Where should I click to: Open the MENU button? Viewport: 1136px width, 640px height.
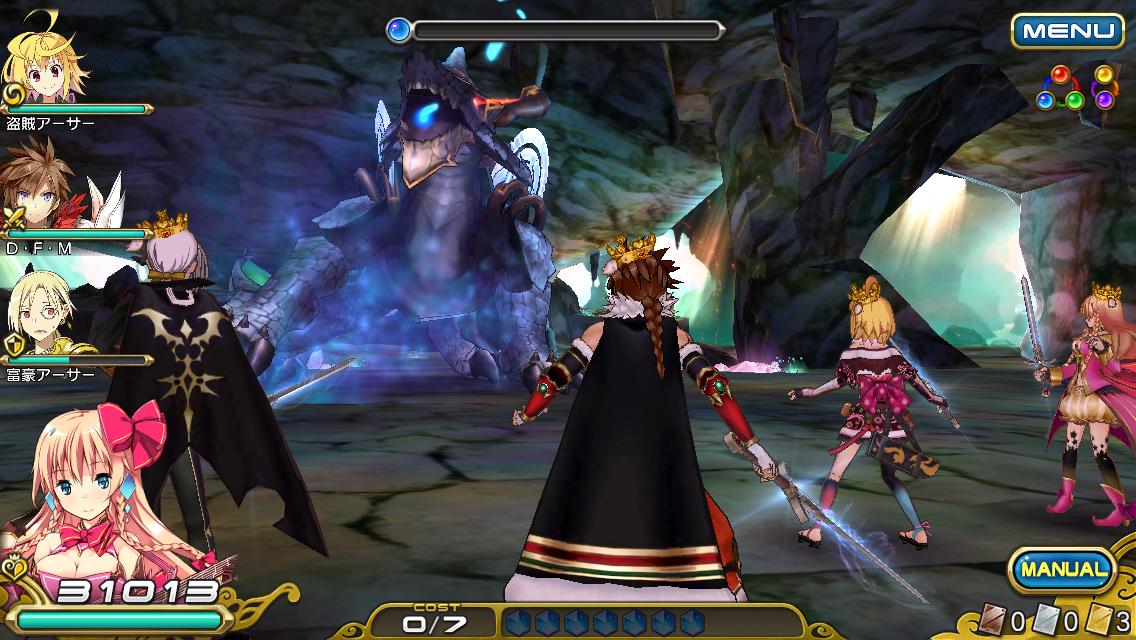[x=1066, y=30]
